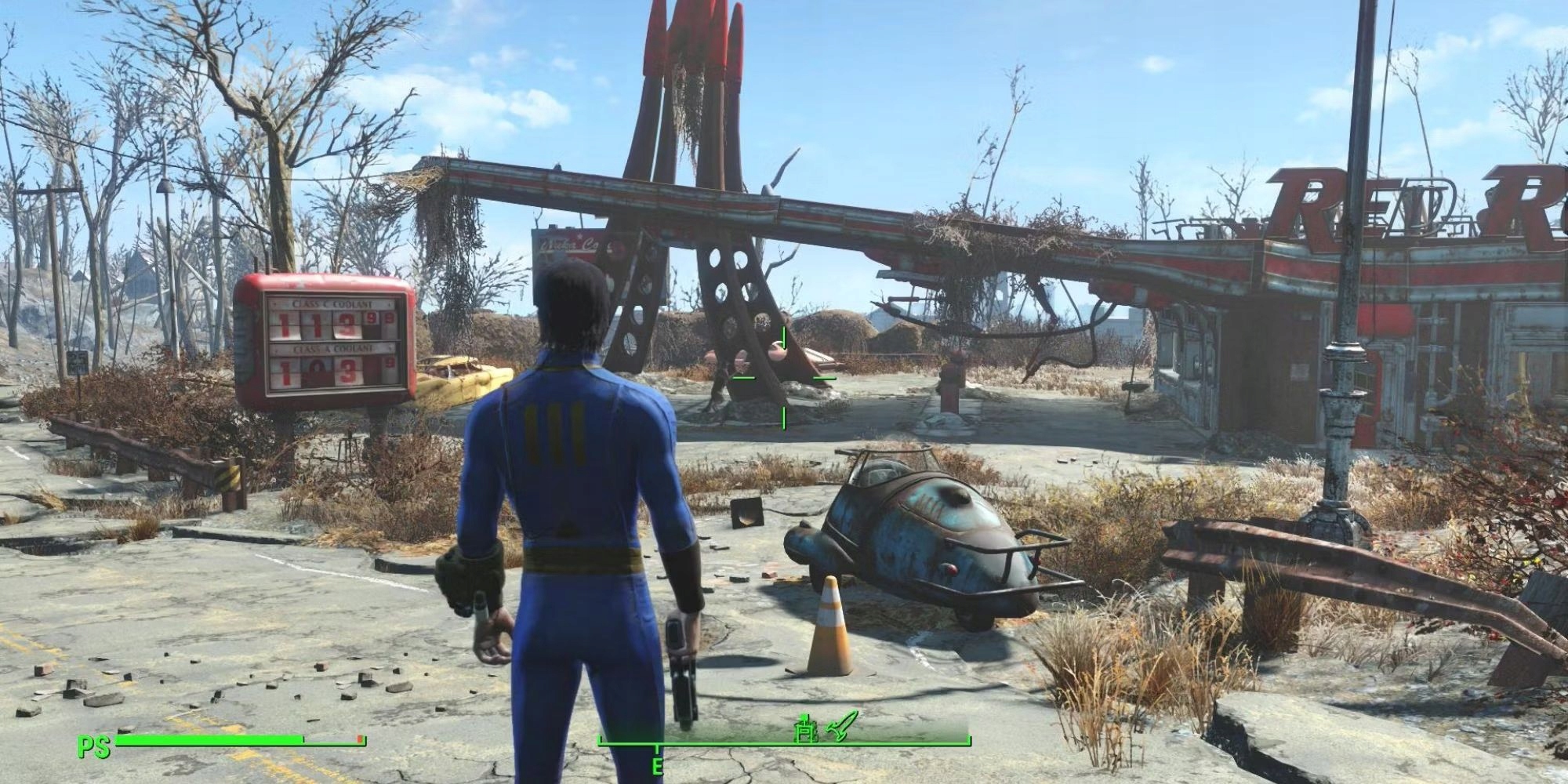Click the E direction indicator on the compass

pos(657,762)
